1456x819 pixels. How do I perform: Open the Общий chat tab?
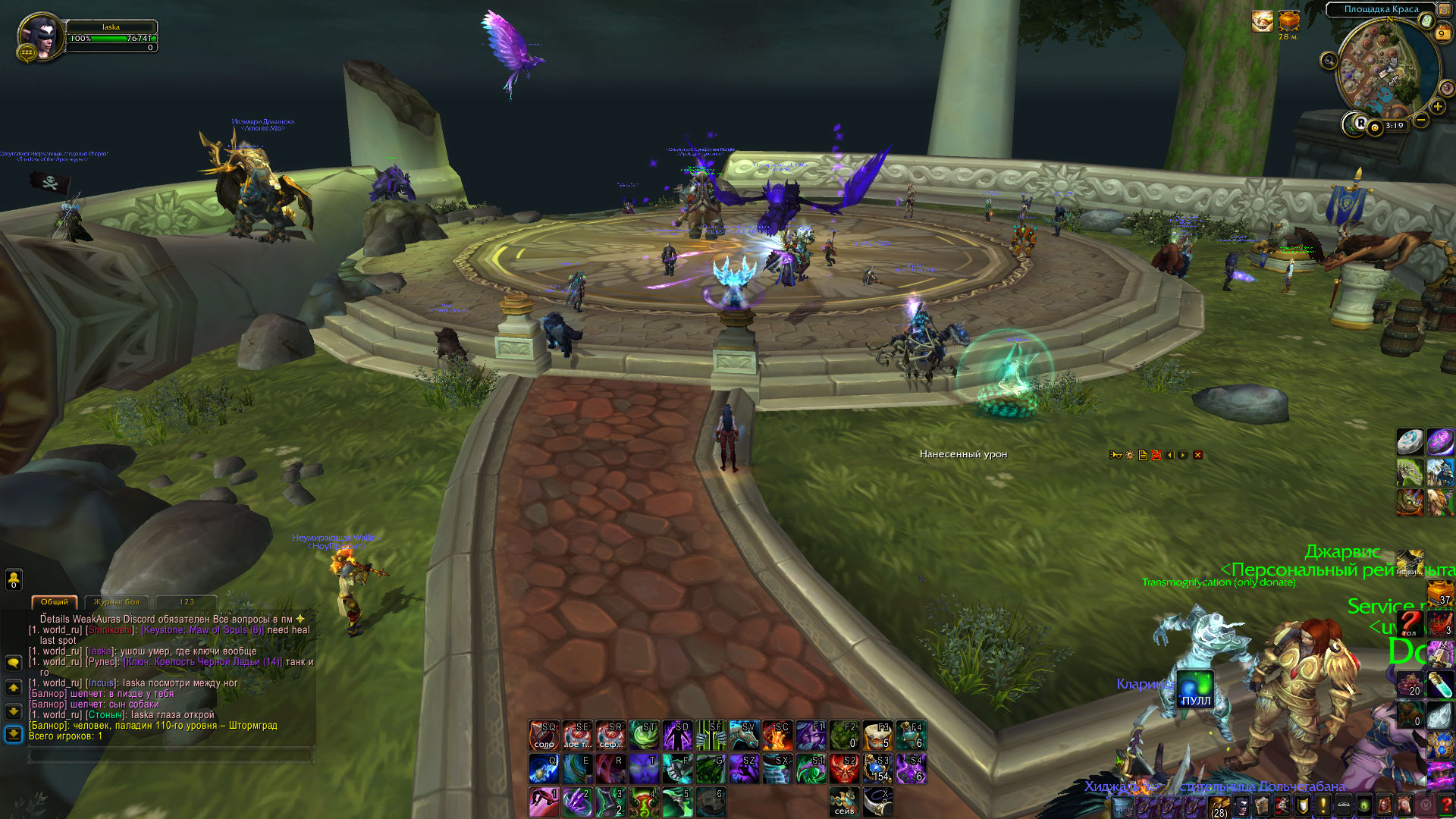pos(55,601)
